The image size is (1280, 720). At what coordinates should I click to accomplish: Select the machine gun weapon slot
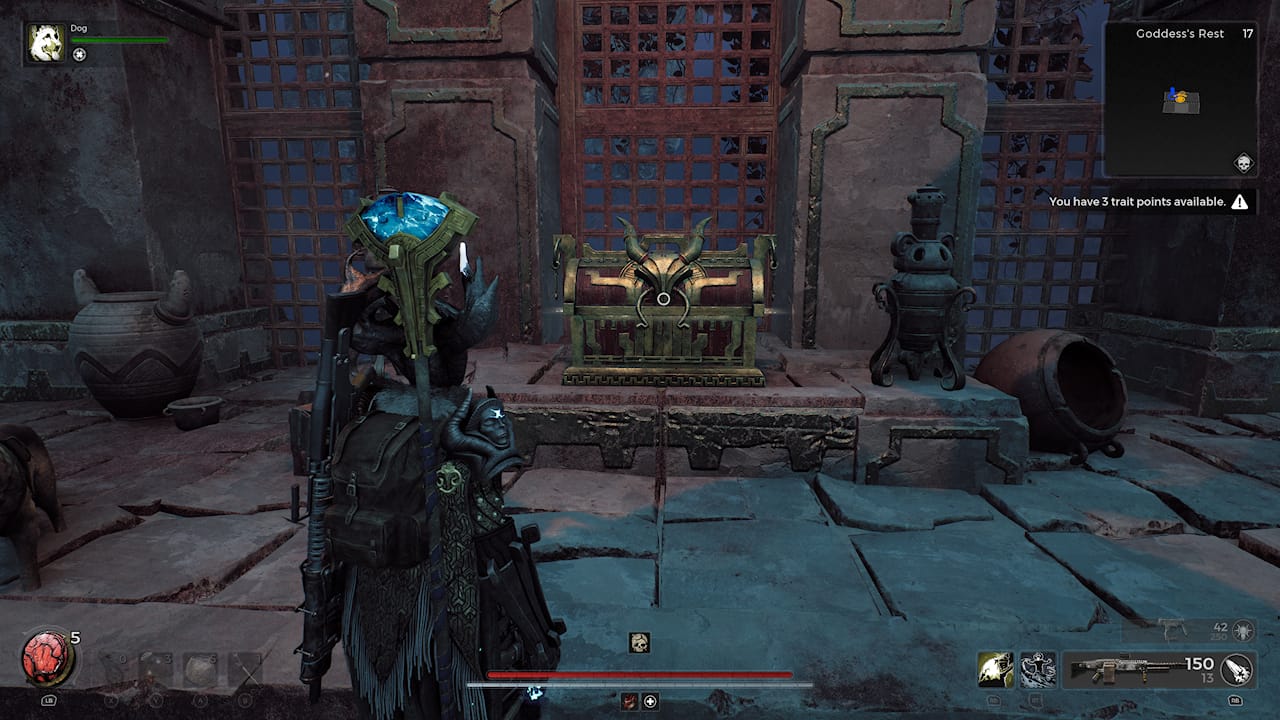[1130, 668]
